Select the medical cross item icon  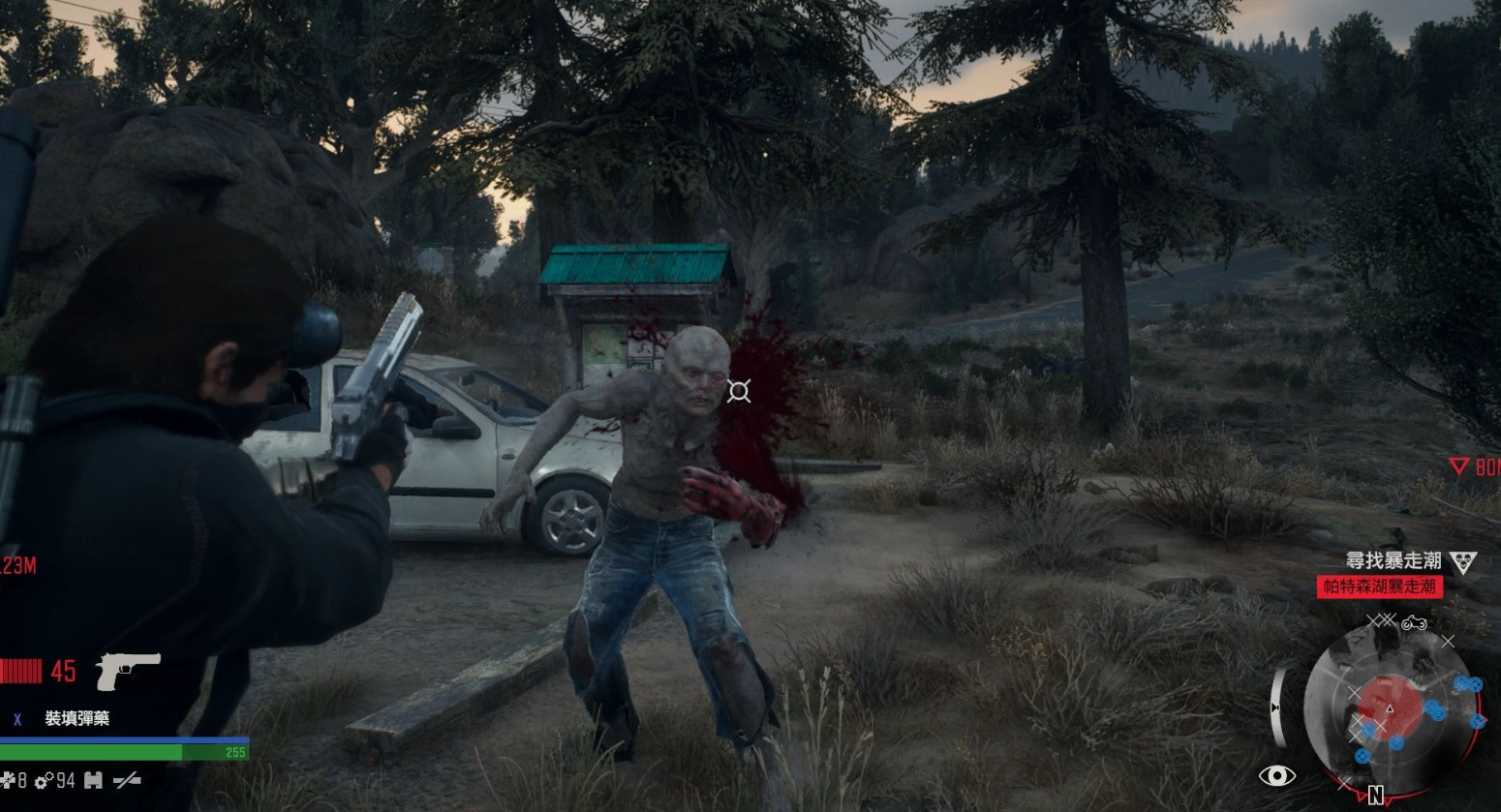click(9, 780)
